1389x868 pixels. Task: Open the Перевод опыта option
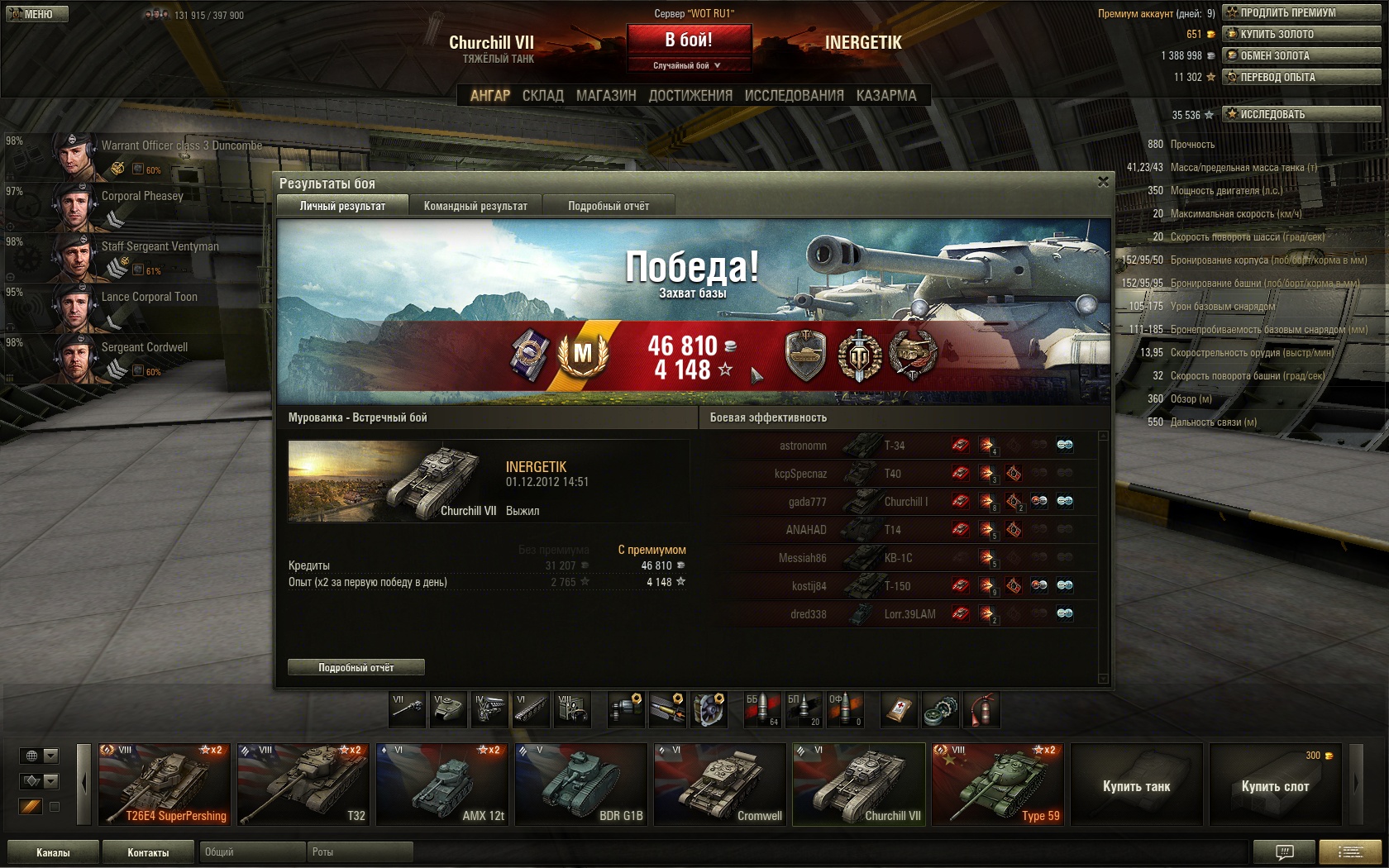click(1301, 77)
